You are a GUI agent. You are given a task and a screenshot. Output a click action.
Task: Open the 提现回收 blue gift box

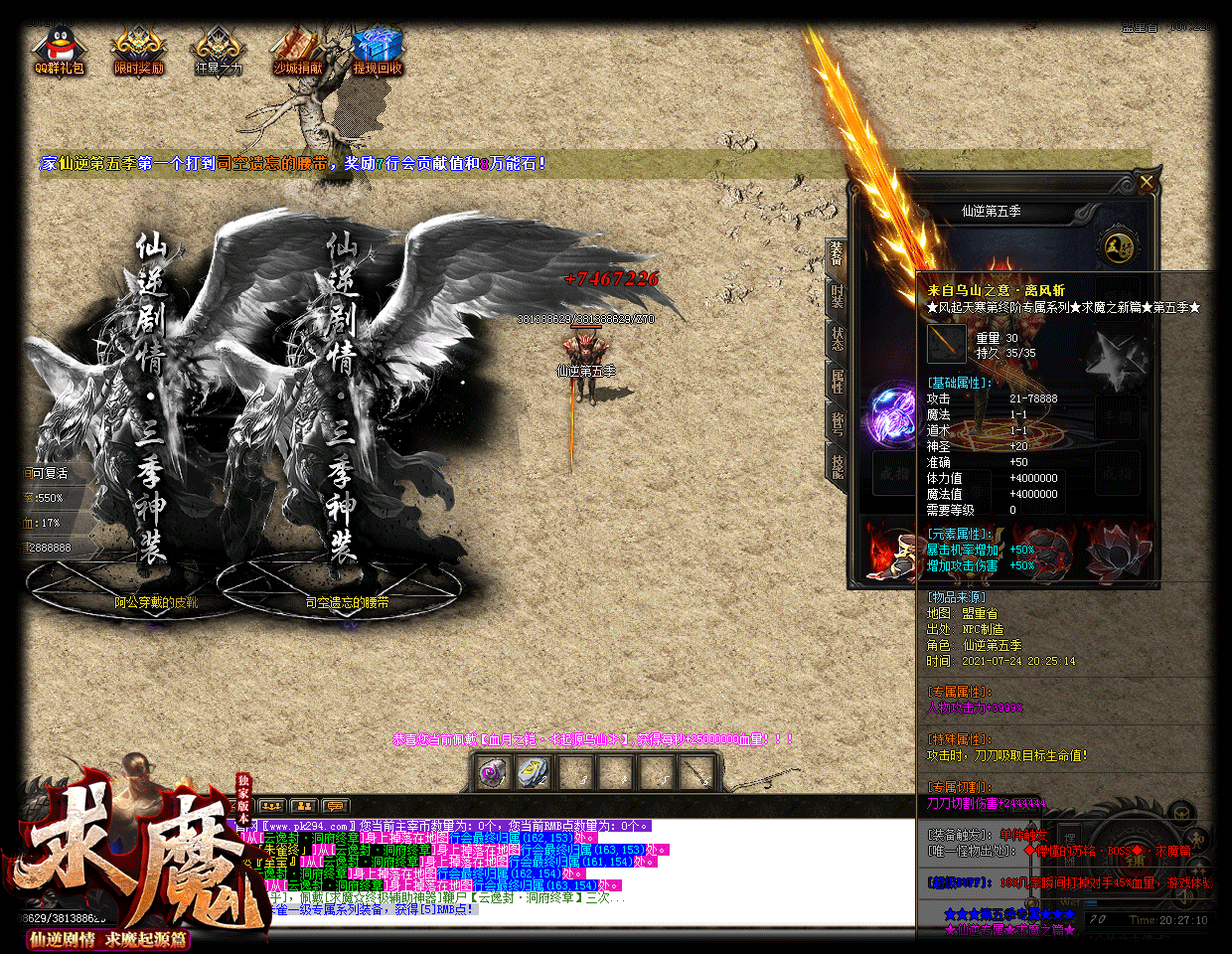tap(377, 51)
